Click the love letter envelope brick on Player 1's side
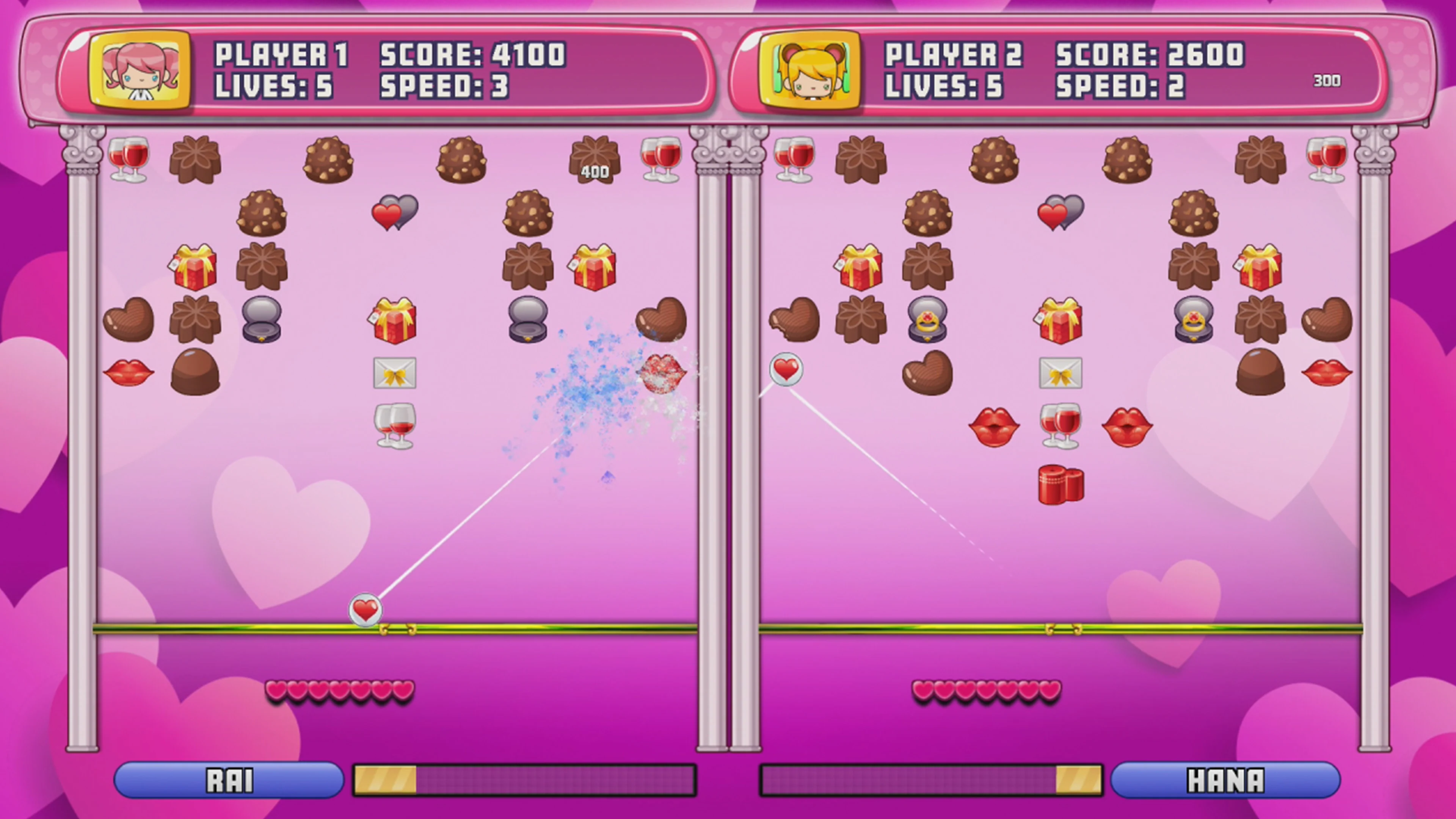Screen dimensions: 1456x819 (x=395, y=373)
